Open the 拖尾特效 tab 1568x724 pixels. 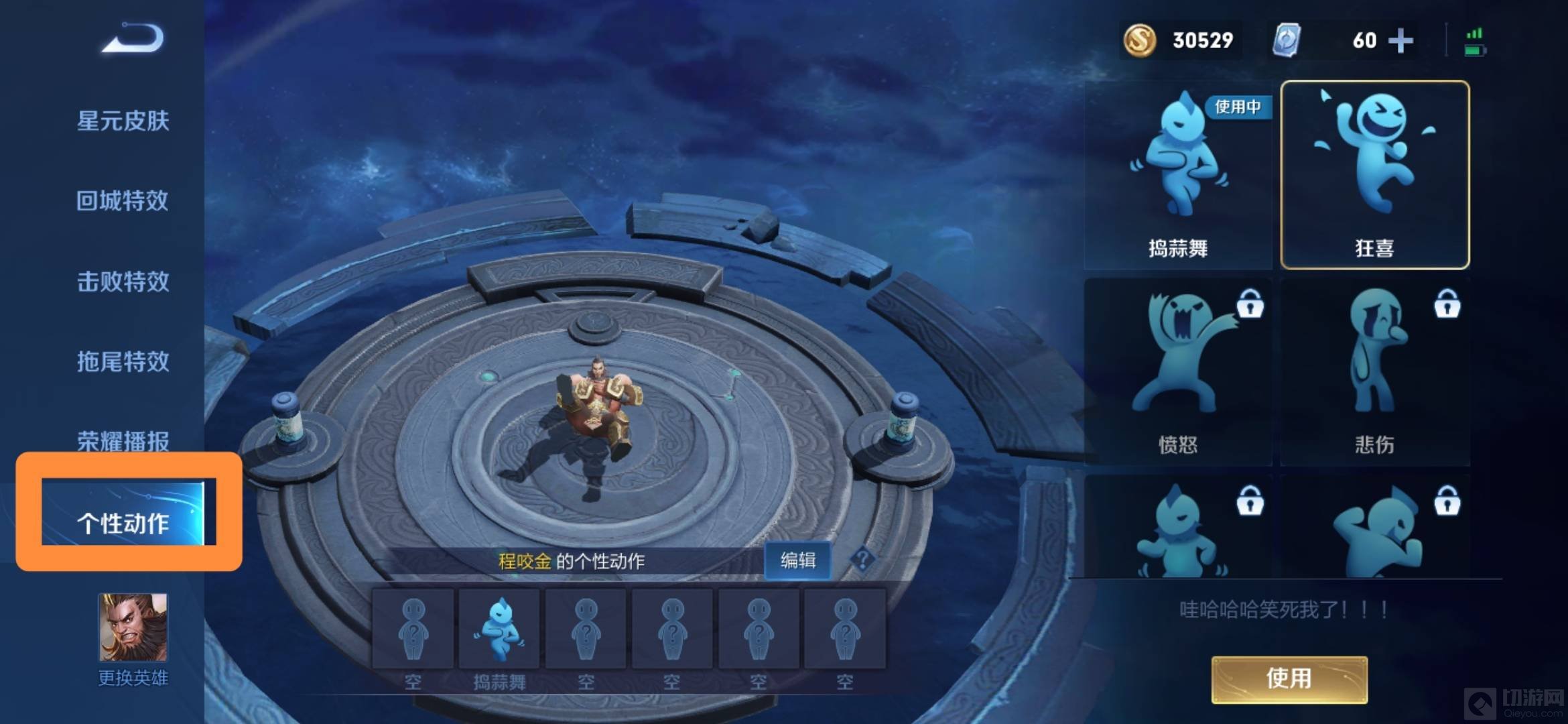[x=123, y=362]
